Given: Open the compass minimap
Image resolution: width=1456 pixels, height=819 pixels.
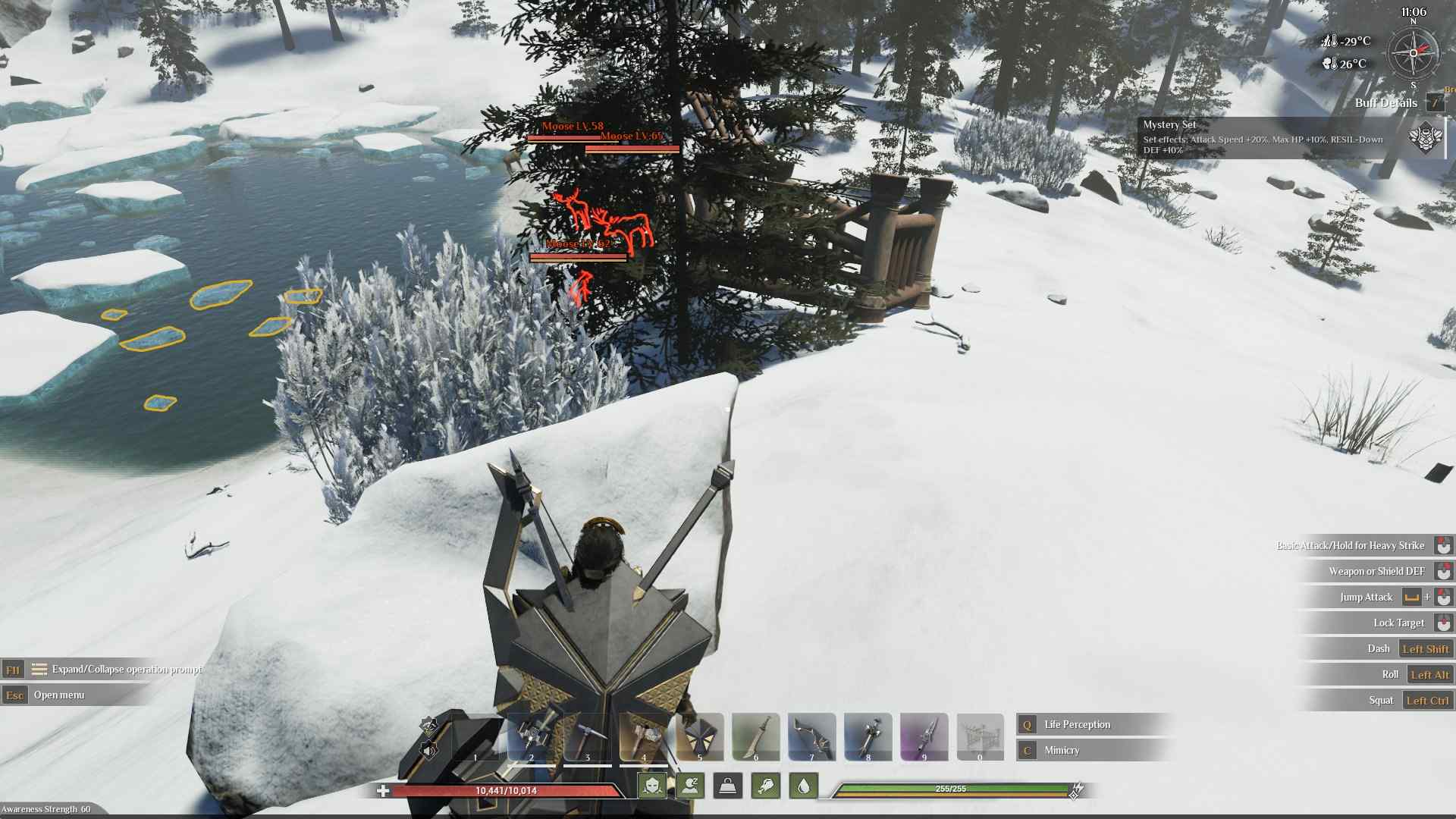Looking at the screenshot, I should pyautogui.click(x=1413, y=53).
